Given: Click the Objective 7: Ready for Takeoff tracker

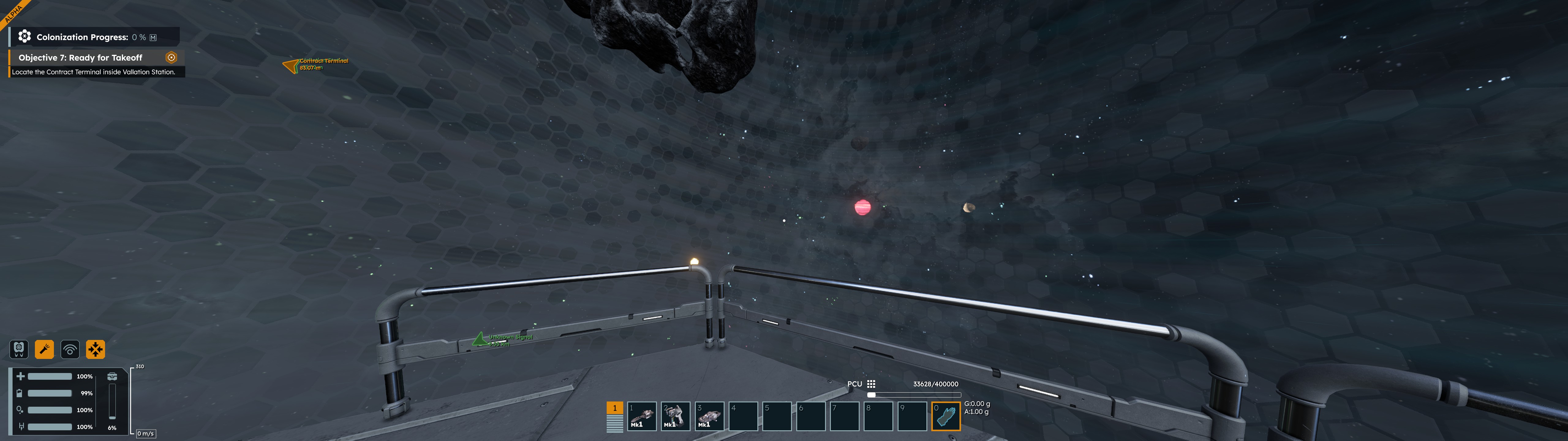Looking at the screenshot, I should pos(80,58).
